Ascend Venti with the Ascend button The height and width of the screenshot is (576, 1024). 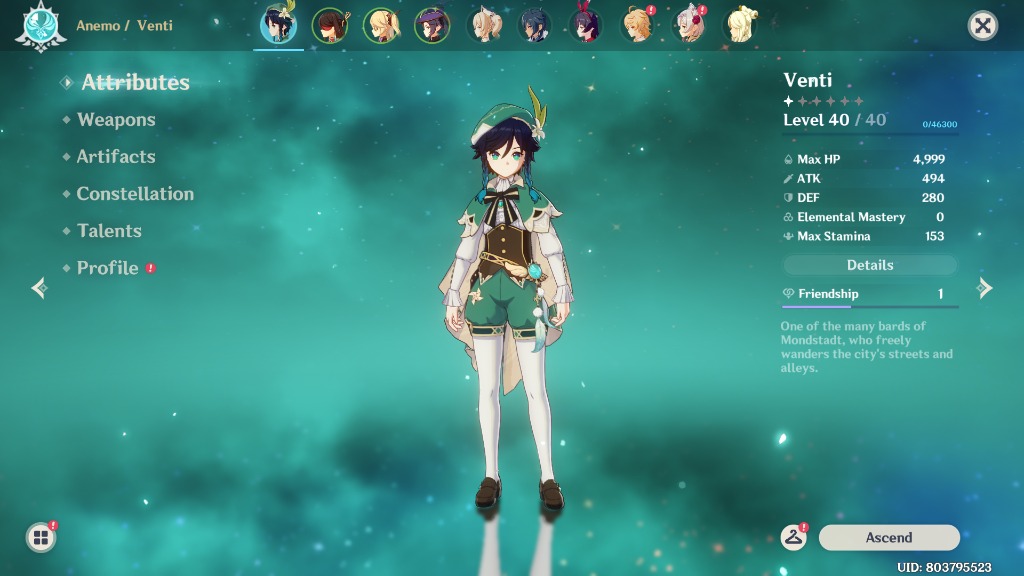click(889, 538)
